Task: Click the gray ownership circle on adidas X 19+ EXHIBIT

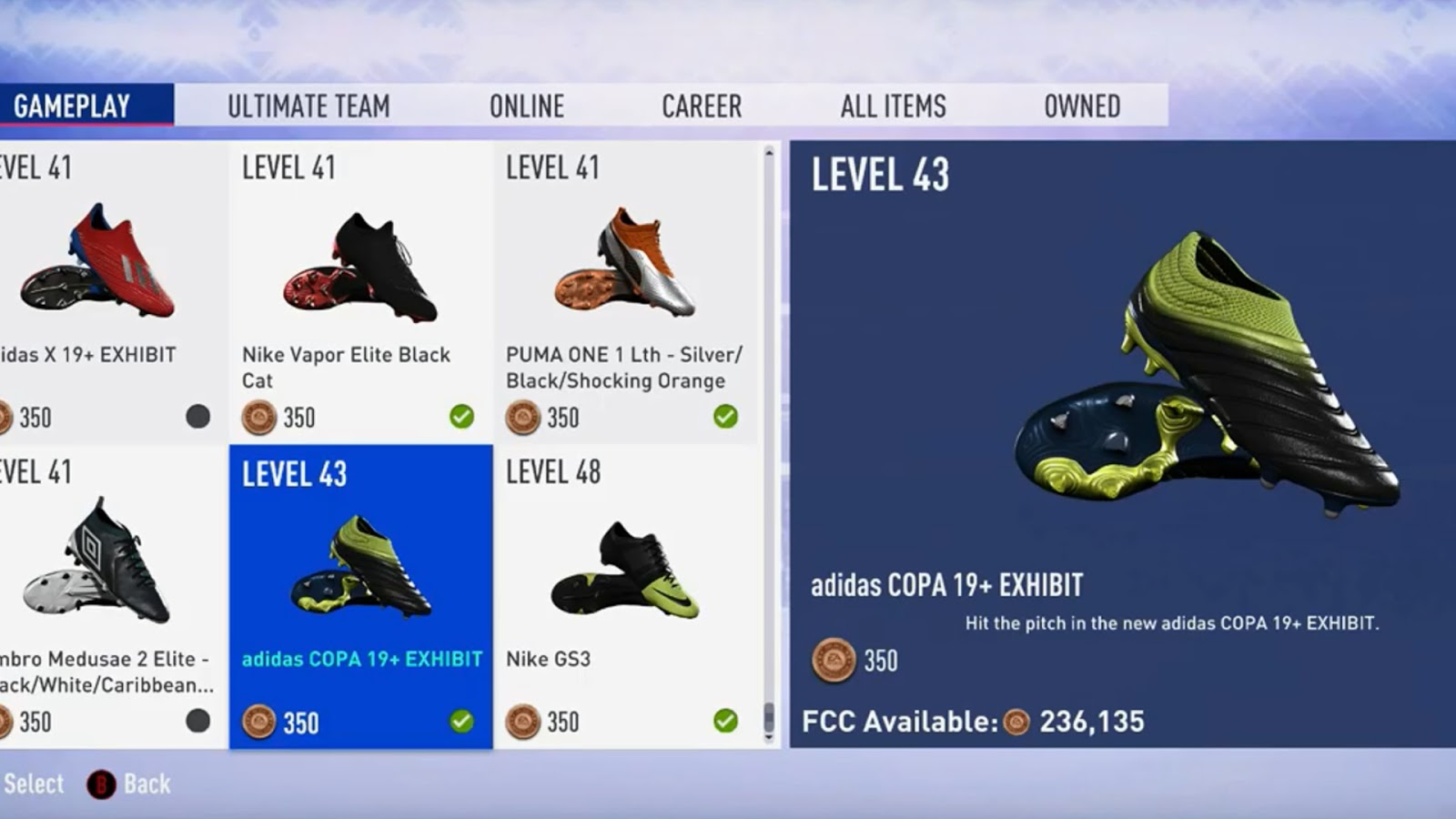Action: pos(196,417)
